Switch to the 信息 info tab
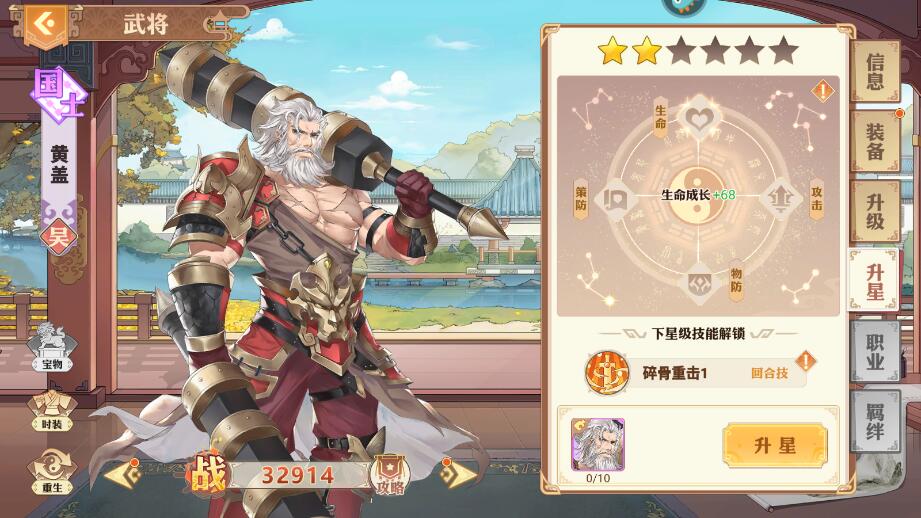Image resolution: width=921 pixels, height=518 pixels. tap(875, 72)
